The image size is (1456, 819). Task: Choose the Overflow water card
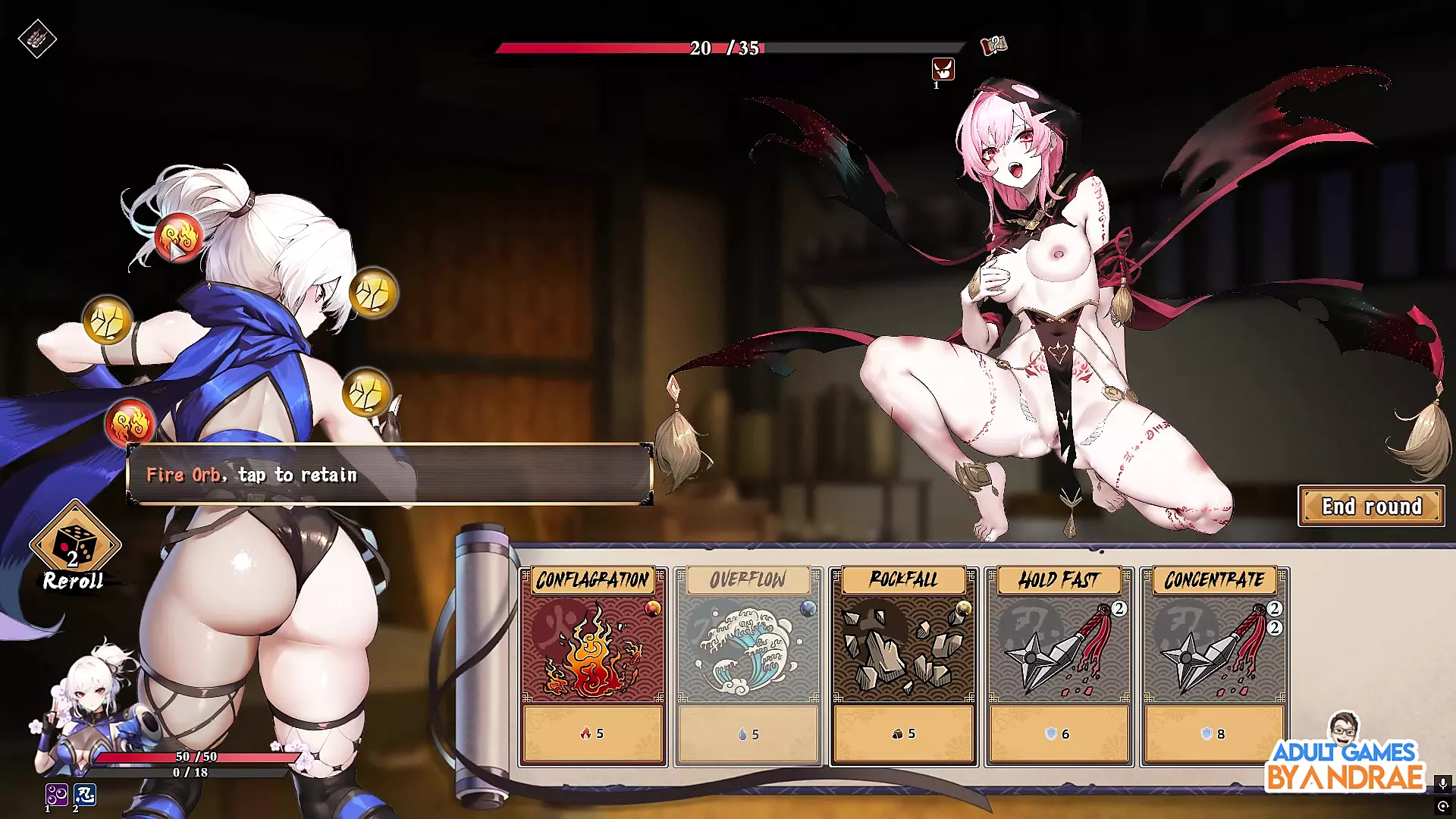[748, 666]
